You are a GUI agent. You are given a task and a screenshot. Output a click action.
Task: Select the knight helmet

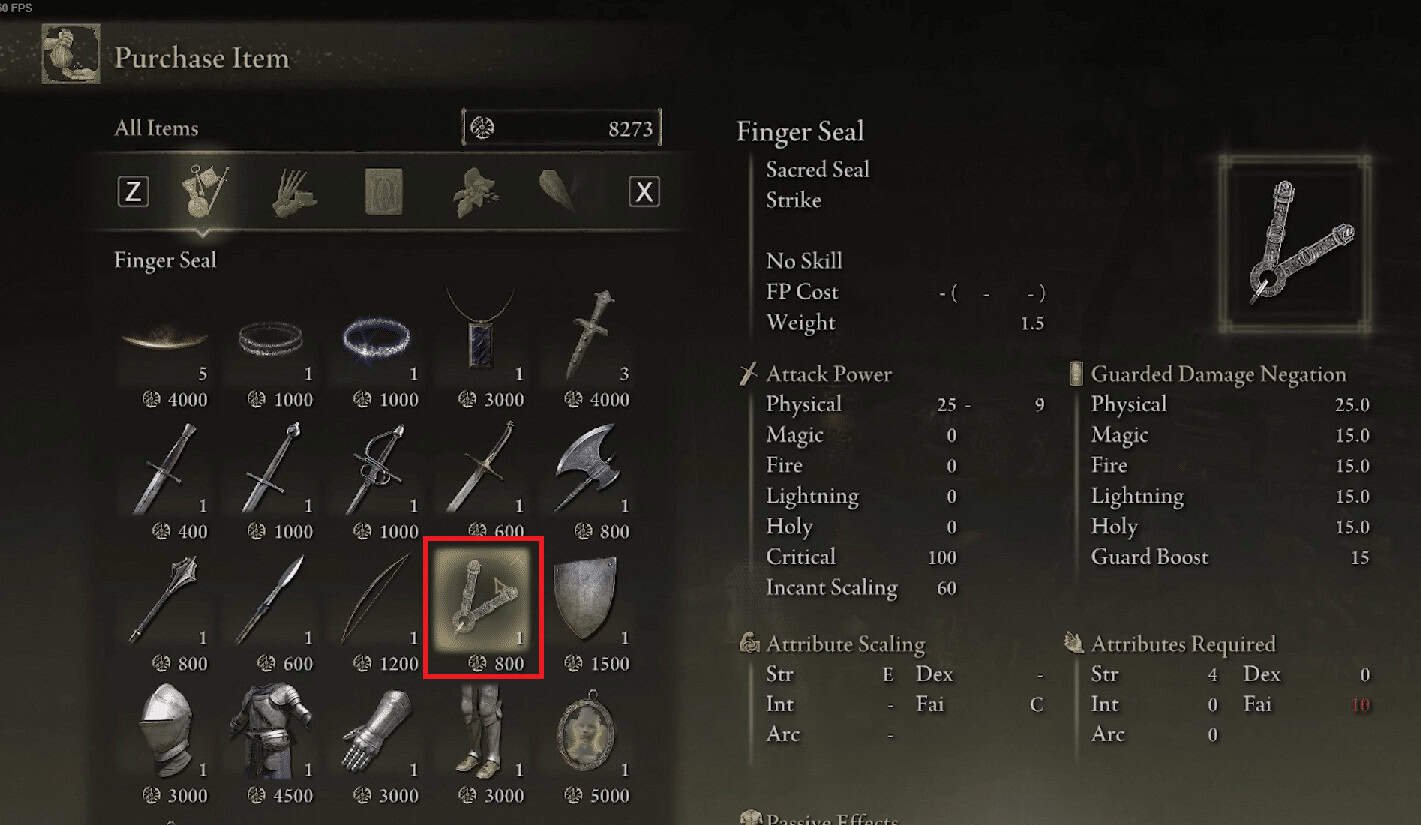165,732
